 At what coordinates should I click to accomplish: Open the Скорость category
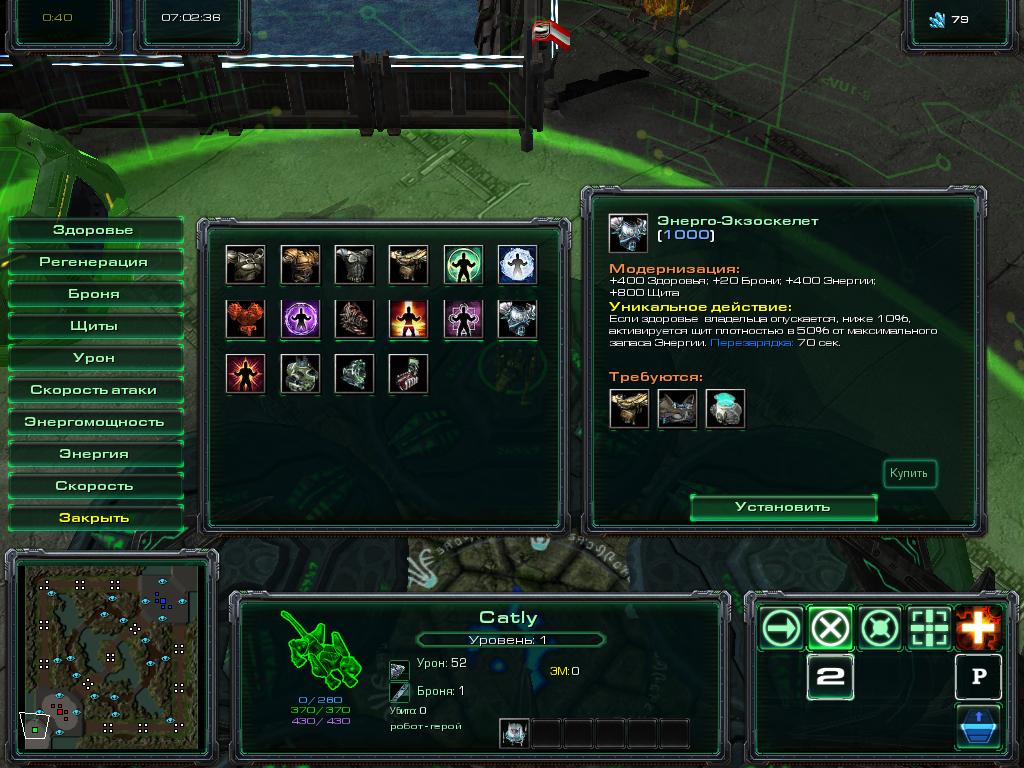pyautogui.click(x=94, y=486)
